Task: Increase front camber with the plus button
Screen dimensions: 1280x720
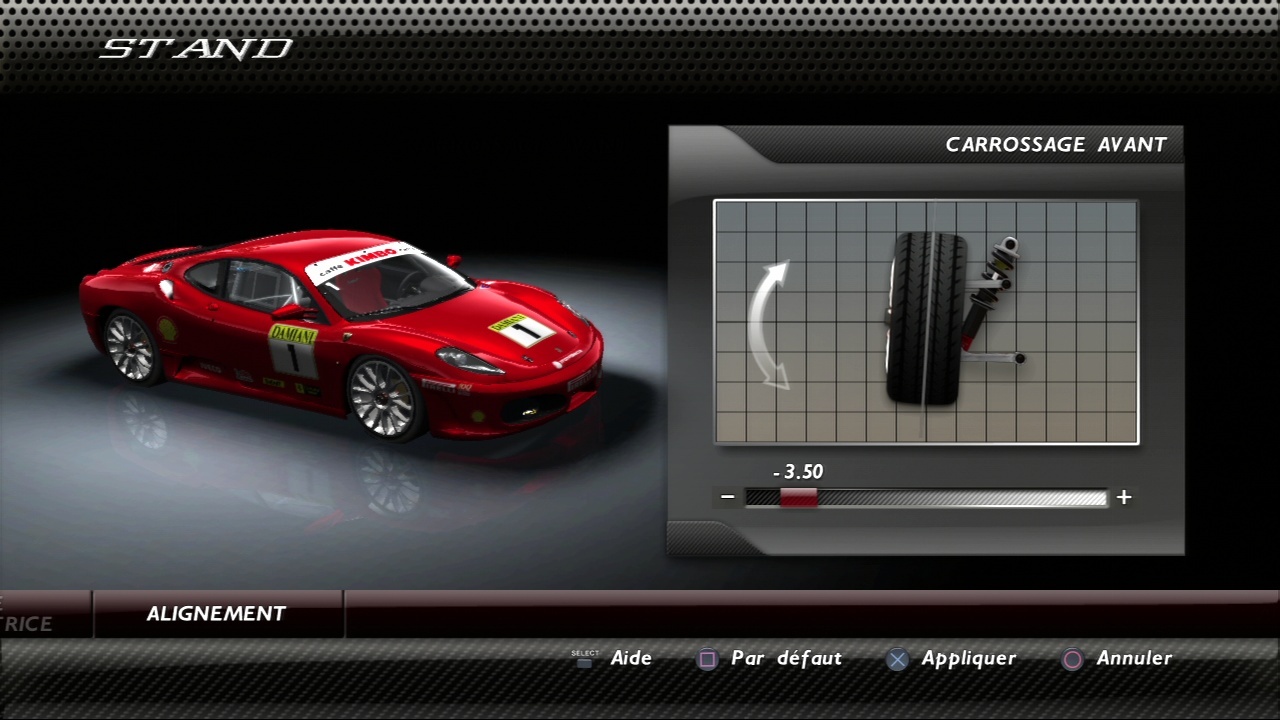Action: (x=1124, y=497)
